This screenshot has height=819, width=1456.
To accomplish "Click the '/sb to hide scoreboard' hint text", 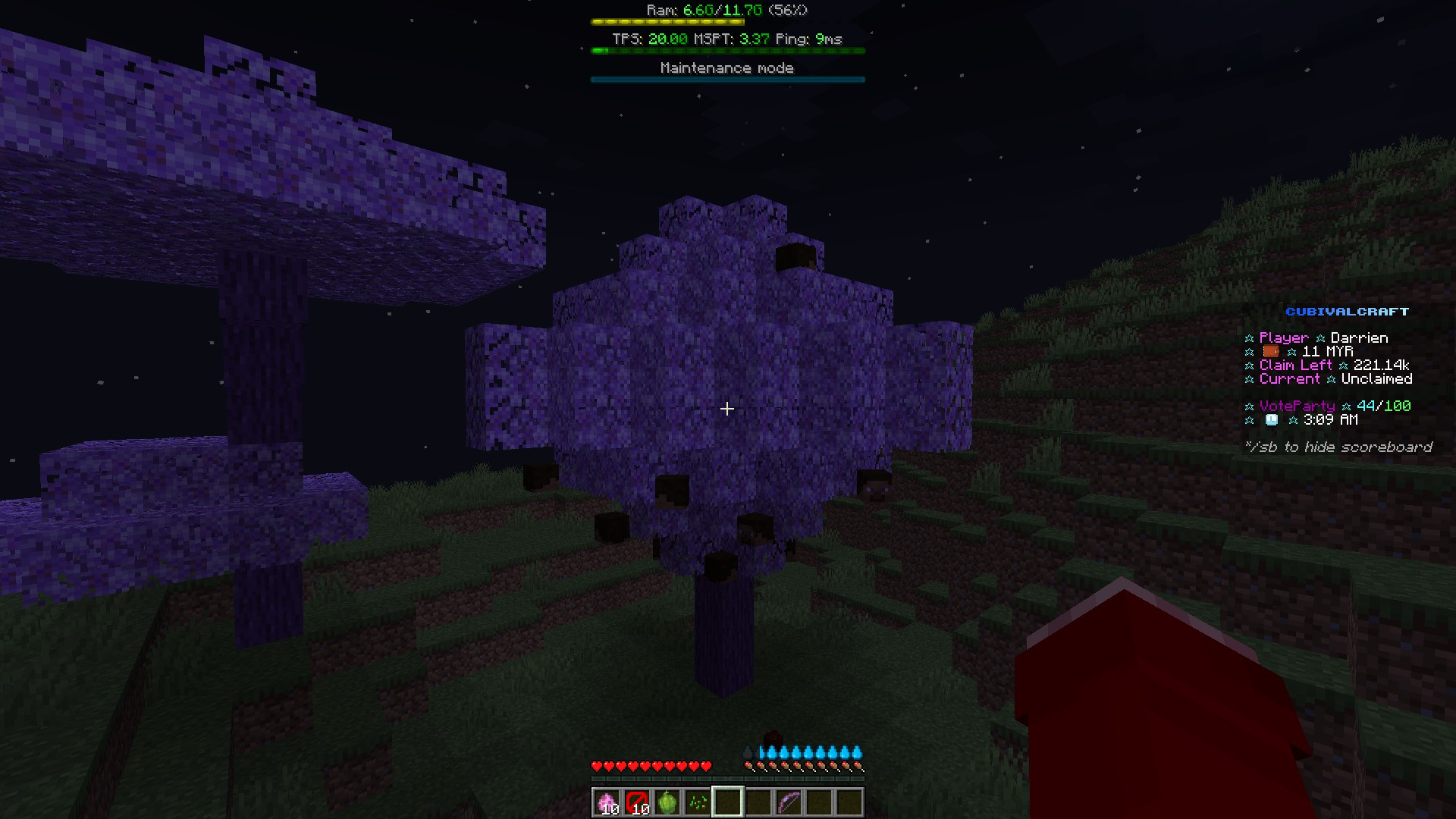I will (1339, 447).
